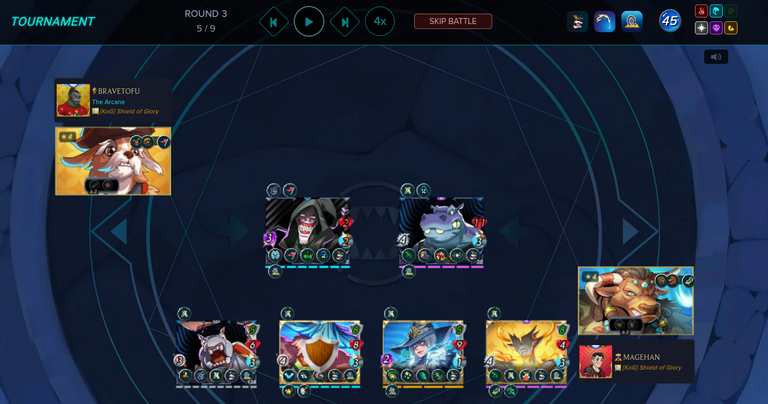This screenshot has width=768, height=404.
Task: Inspect BRAVETOFU's dog pirate summoner card
Action: (113, 160)
